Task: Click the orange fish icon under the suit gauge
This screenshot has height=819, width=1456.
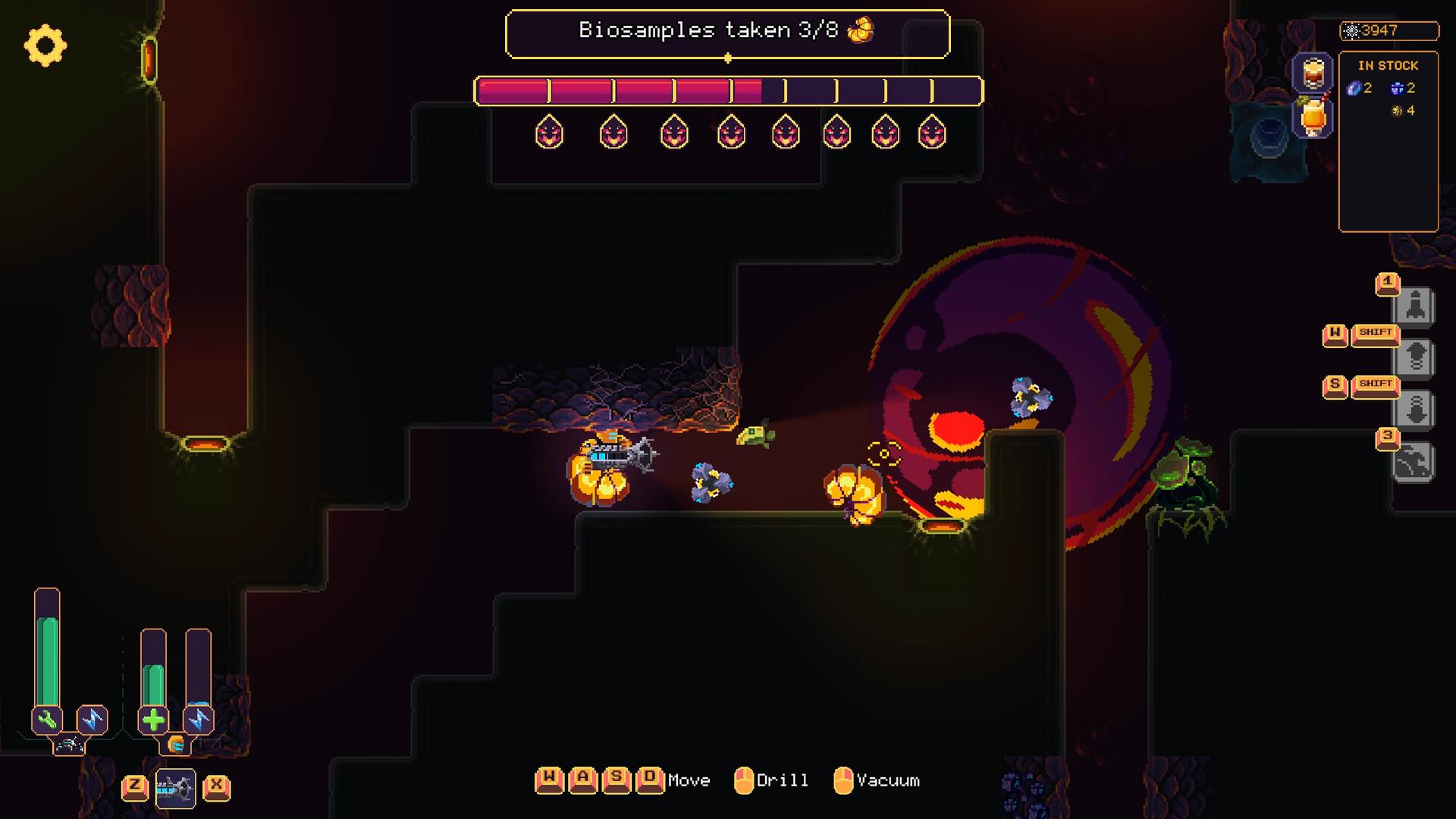Action: (177, 745)
